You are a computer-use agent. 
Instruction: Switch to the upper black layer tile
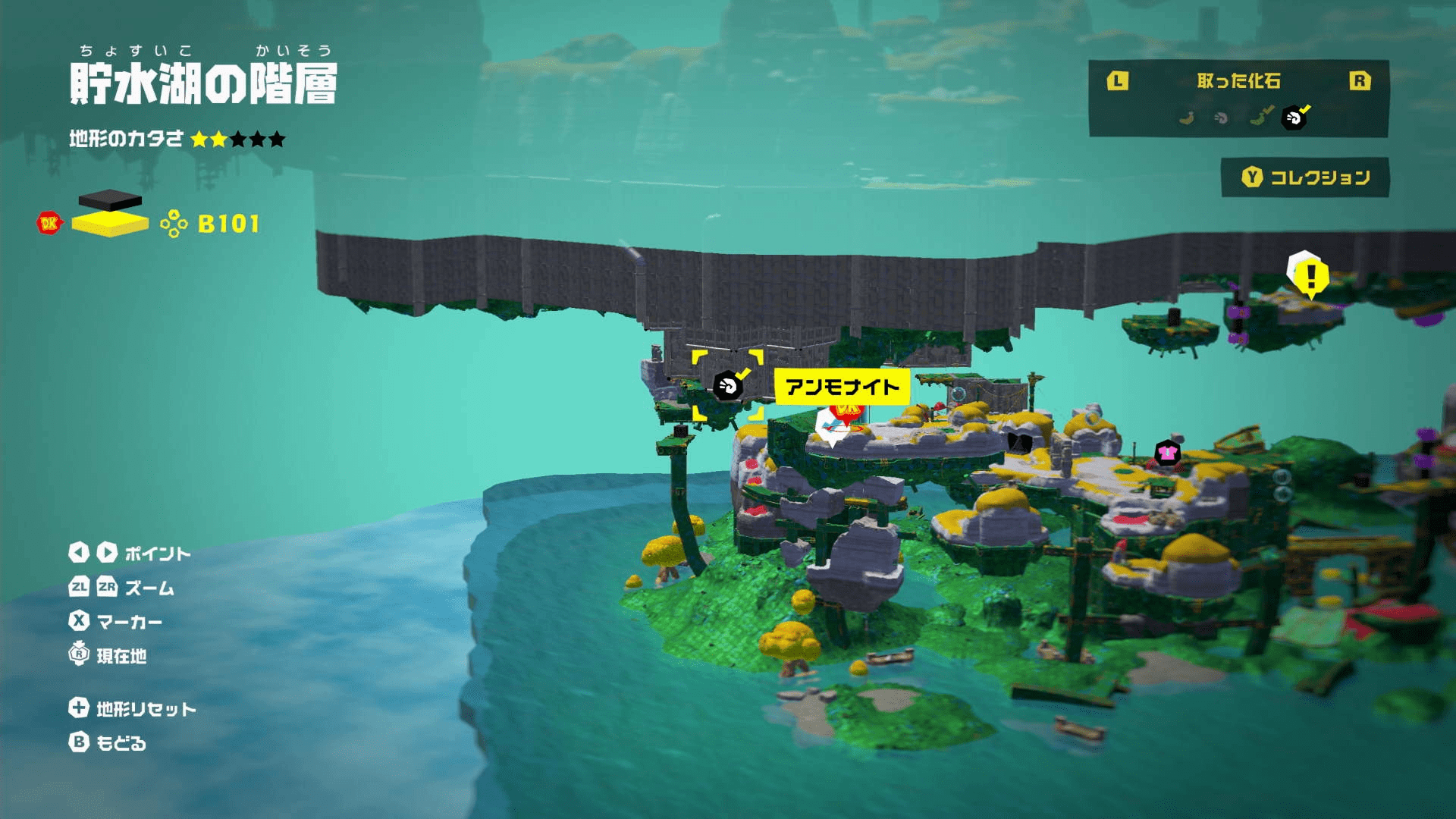pos(110,199)
